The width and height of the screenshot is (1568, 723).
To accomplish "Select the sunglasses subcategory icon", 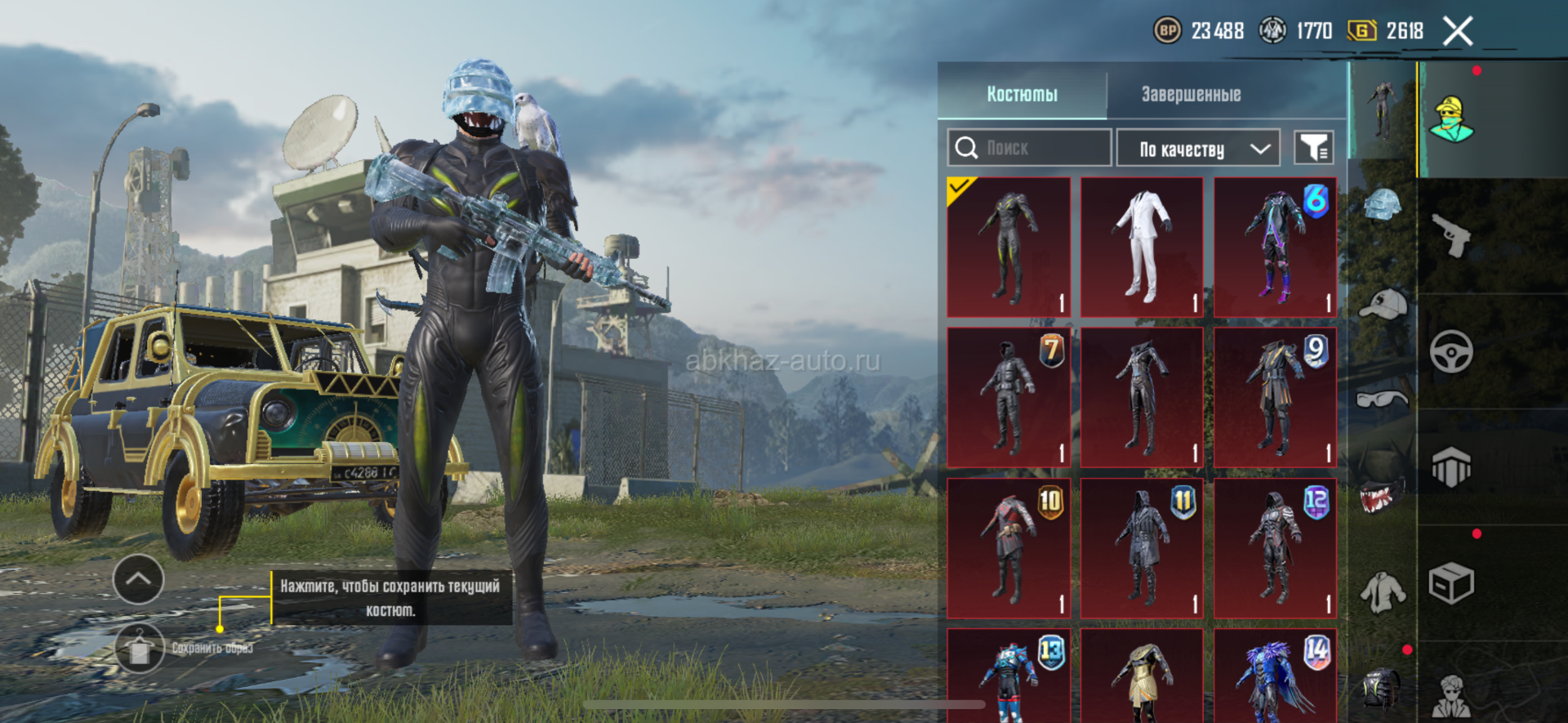I will coord(1382,399).
